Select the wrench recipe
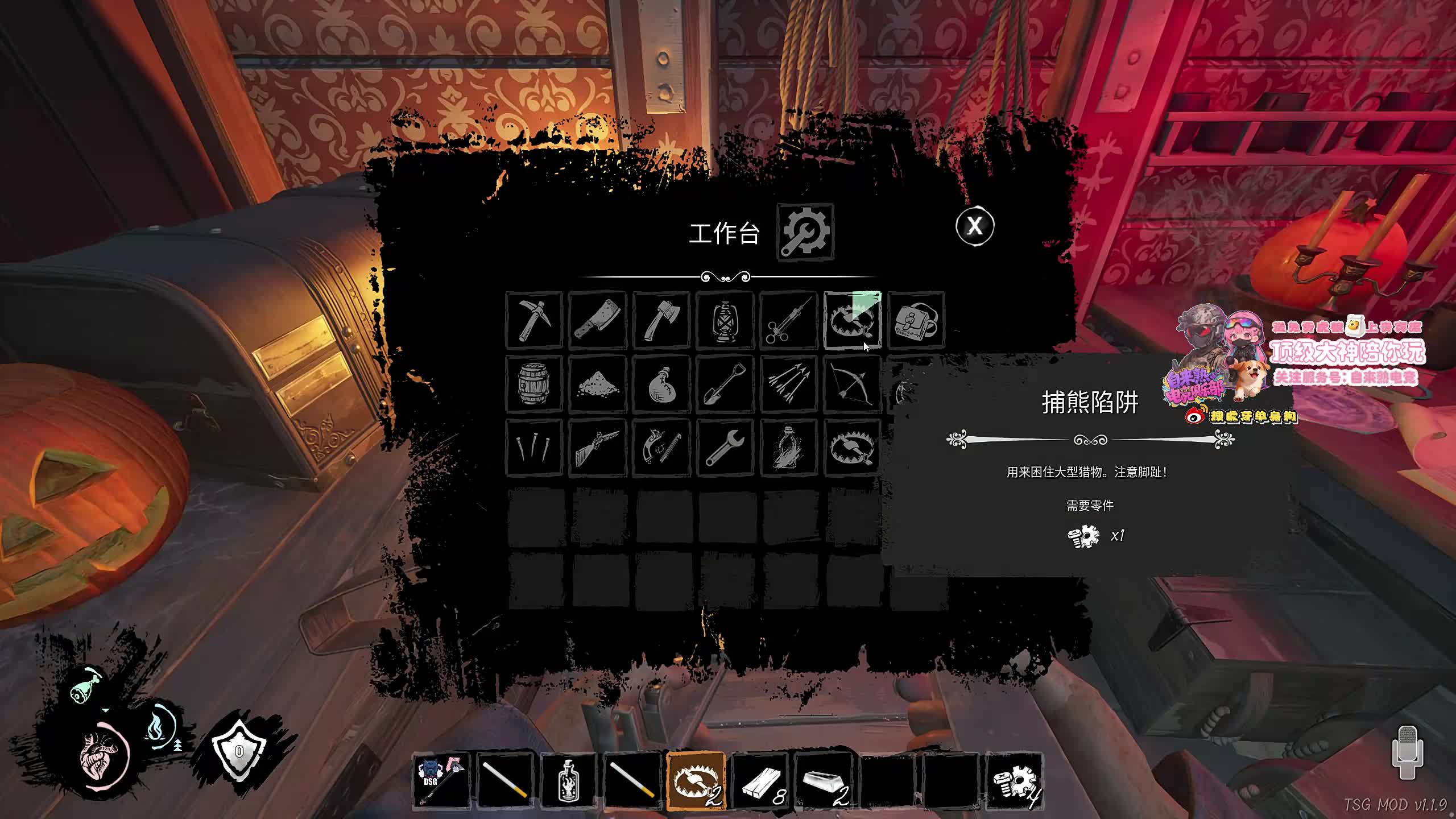Viewport: 1456px width, 819px height. [x=725, y=448]
